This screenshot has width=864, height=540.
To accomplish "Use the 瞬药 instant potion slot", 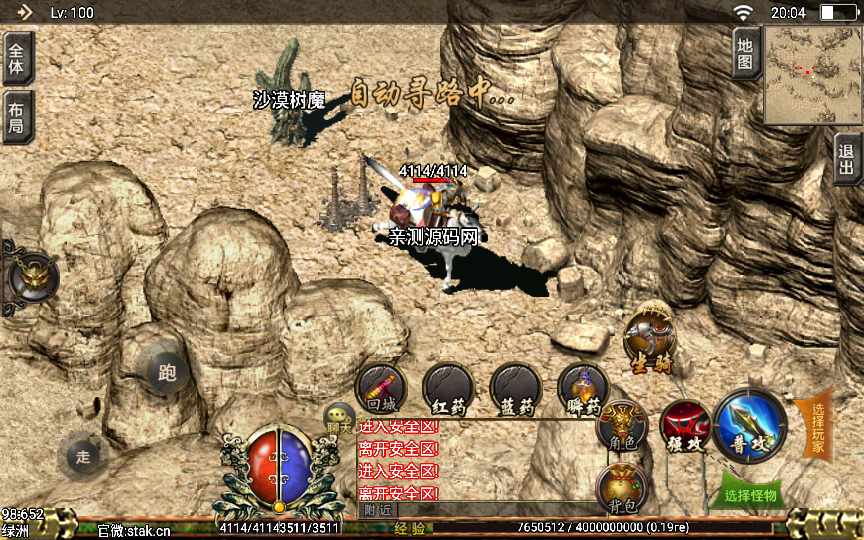I will [x=582, y=388].
